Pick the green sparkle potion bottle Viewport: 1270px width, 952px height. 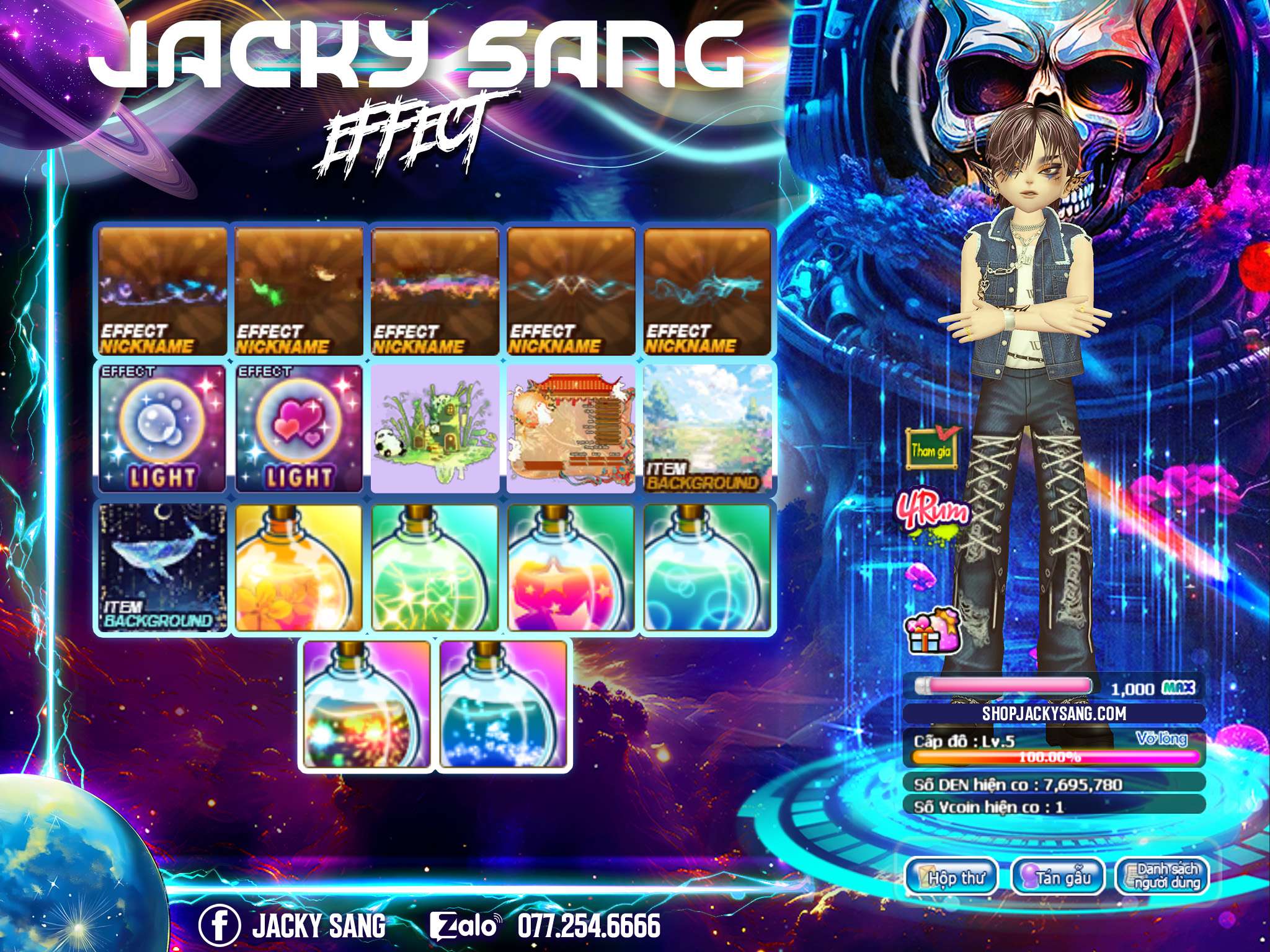point(435,568)
